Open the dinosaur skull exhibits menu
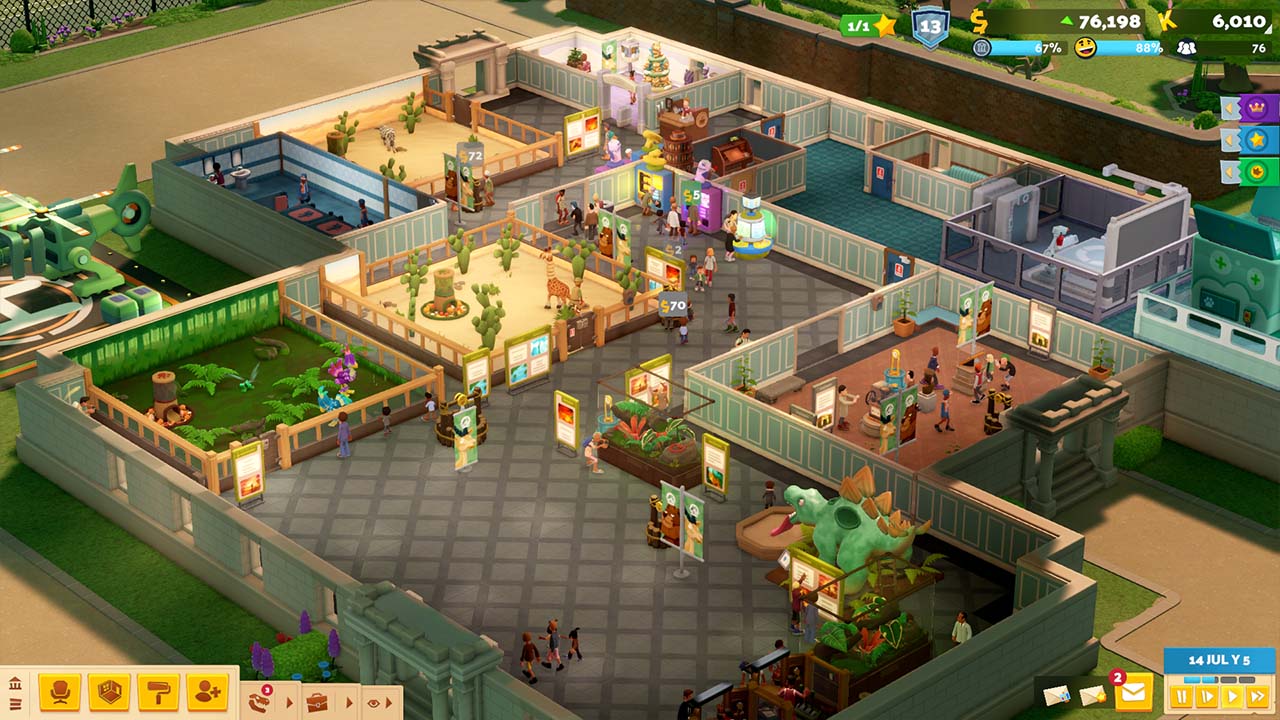The image size is (1280, 720). (260, 701)
